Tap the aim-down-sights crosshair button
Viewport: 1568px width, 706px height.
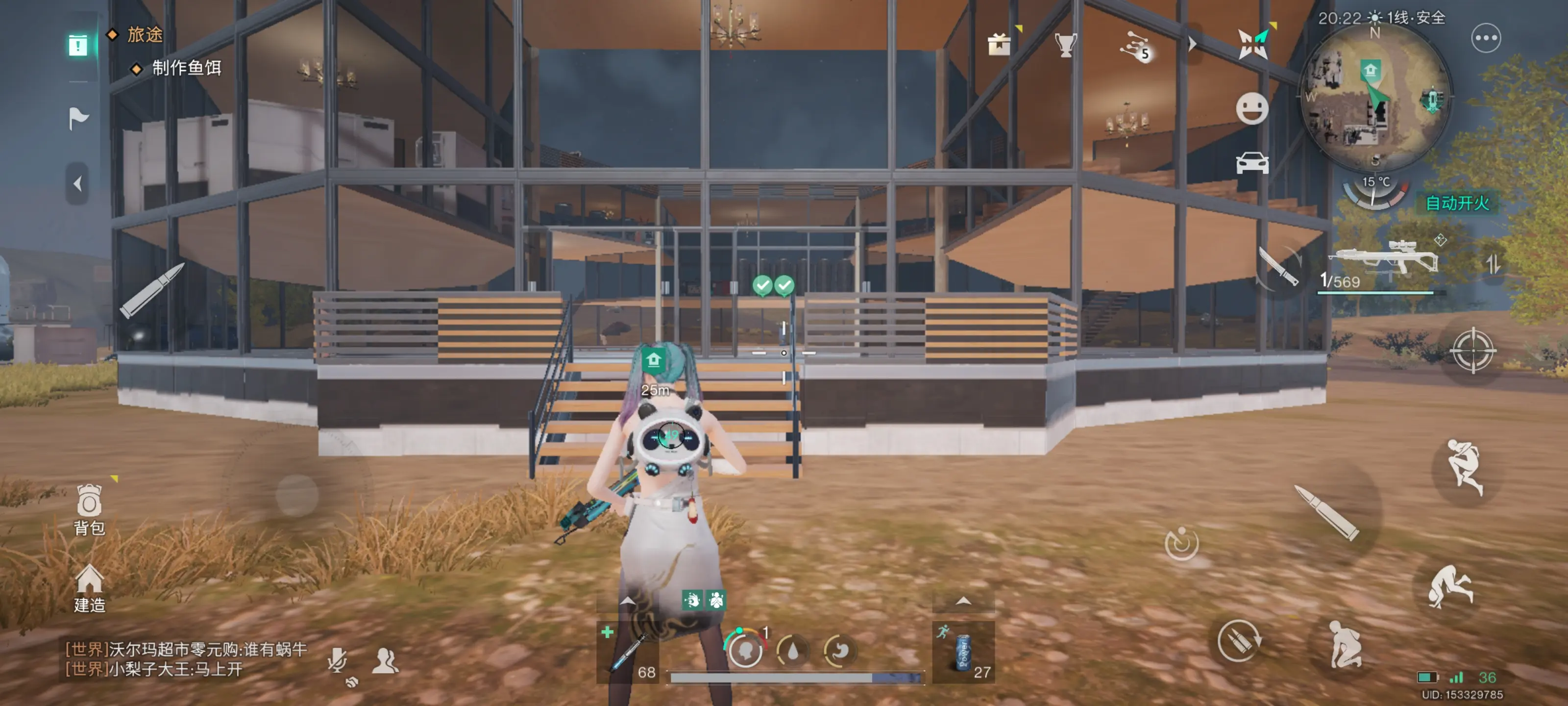pyautogui.click(x=1472, y=350)
